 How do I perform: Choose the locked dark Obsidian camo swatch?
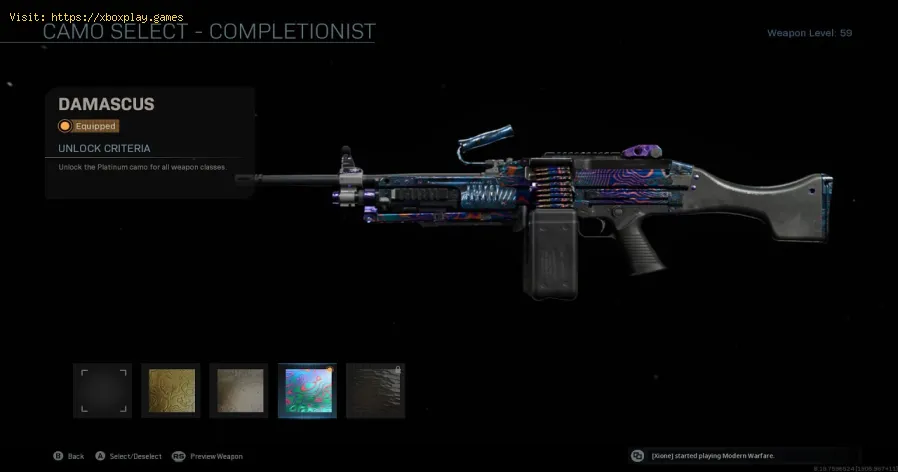click(375, 390)
